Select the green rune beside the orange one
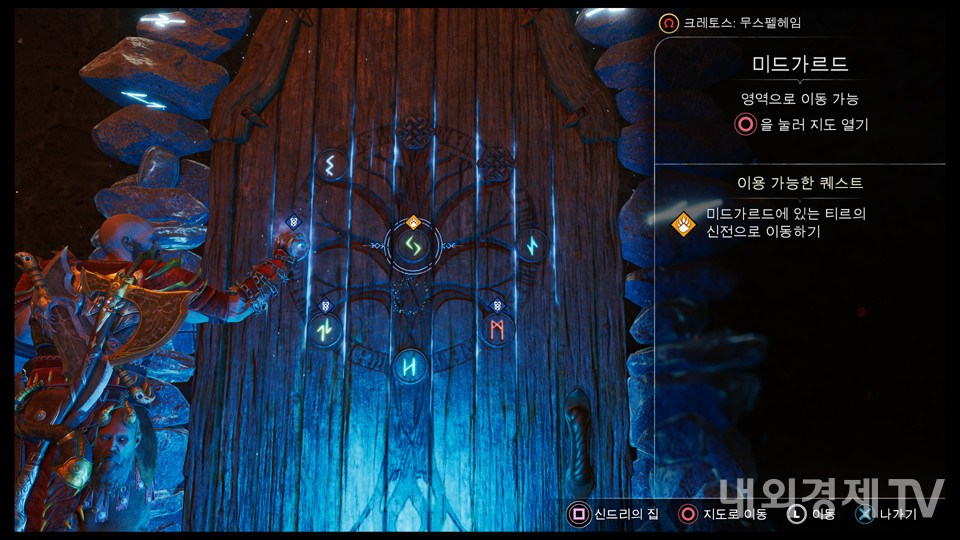 pos(324,328)
